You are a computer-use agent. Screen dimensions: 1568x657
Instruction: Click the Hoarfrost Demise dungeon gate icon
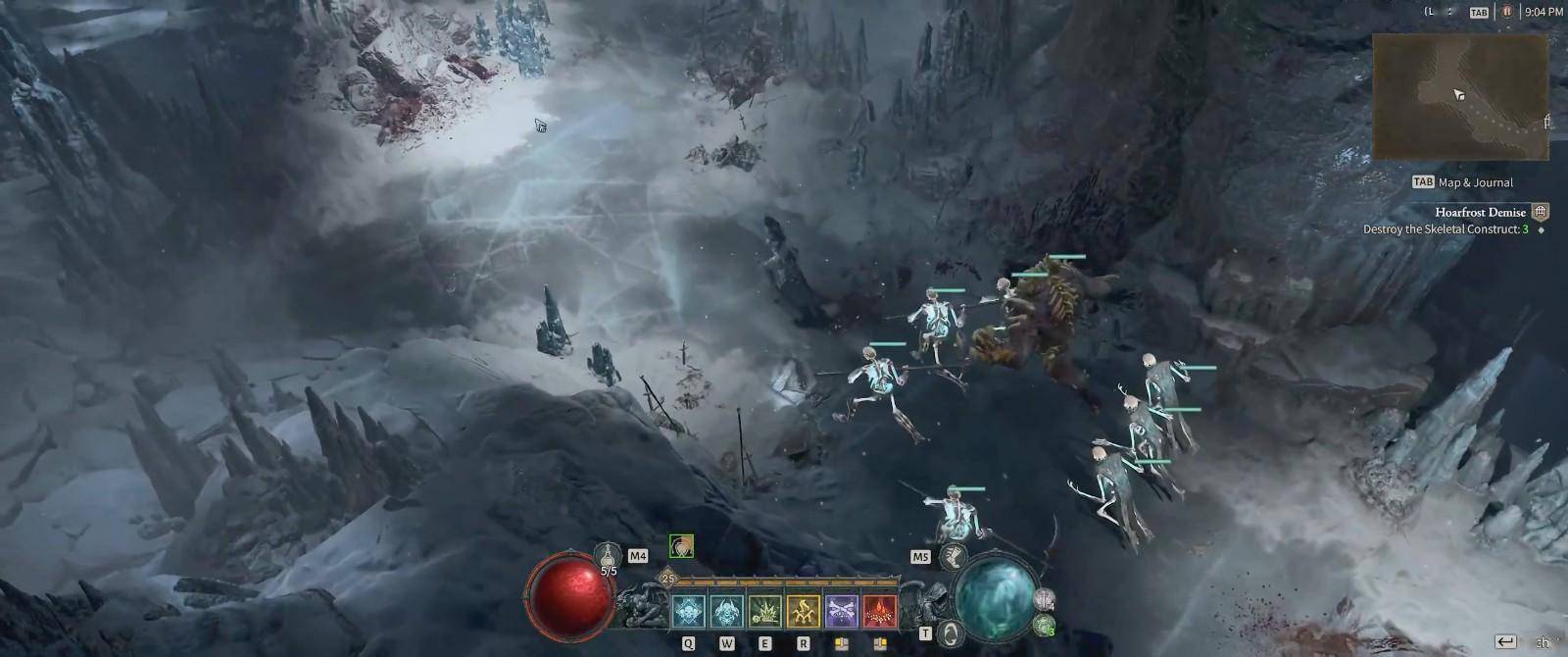[1541, 212]
